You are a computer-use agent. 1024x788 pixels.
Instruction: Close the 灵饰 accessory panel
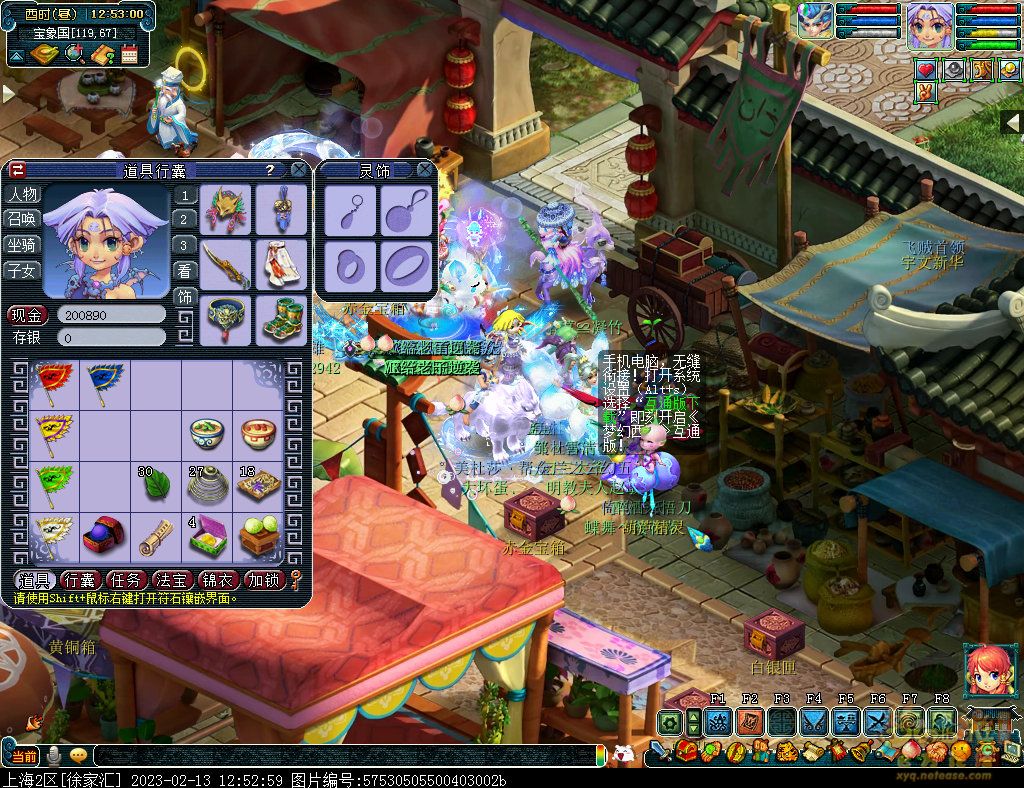pos(425,171)
